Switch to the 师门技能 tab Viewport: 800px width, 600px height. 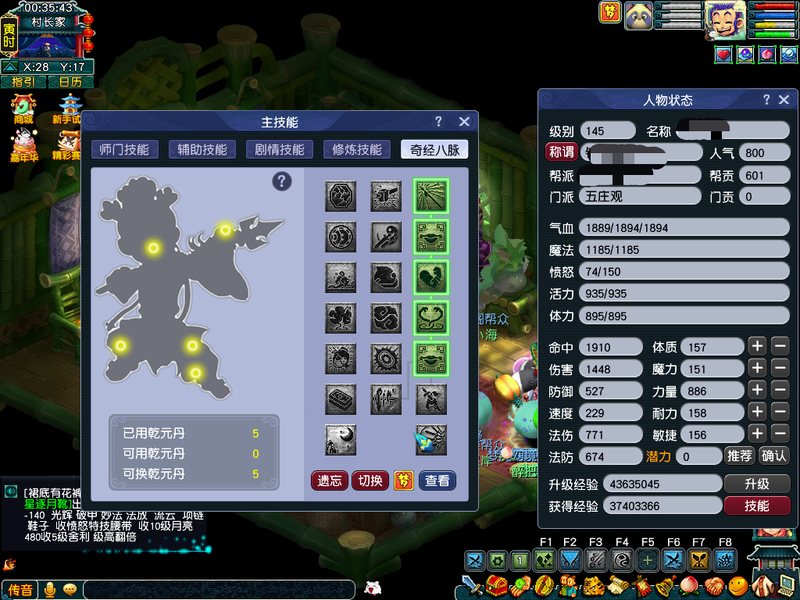[124, 150]
